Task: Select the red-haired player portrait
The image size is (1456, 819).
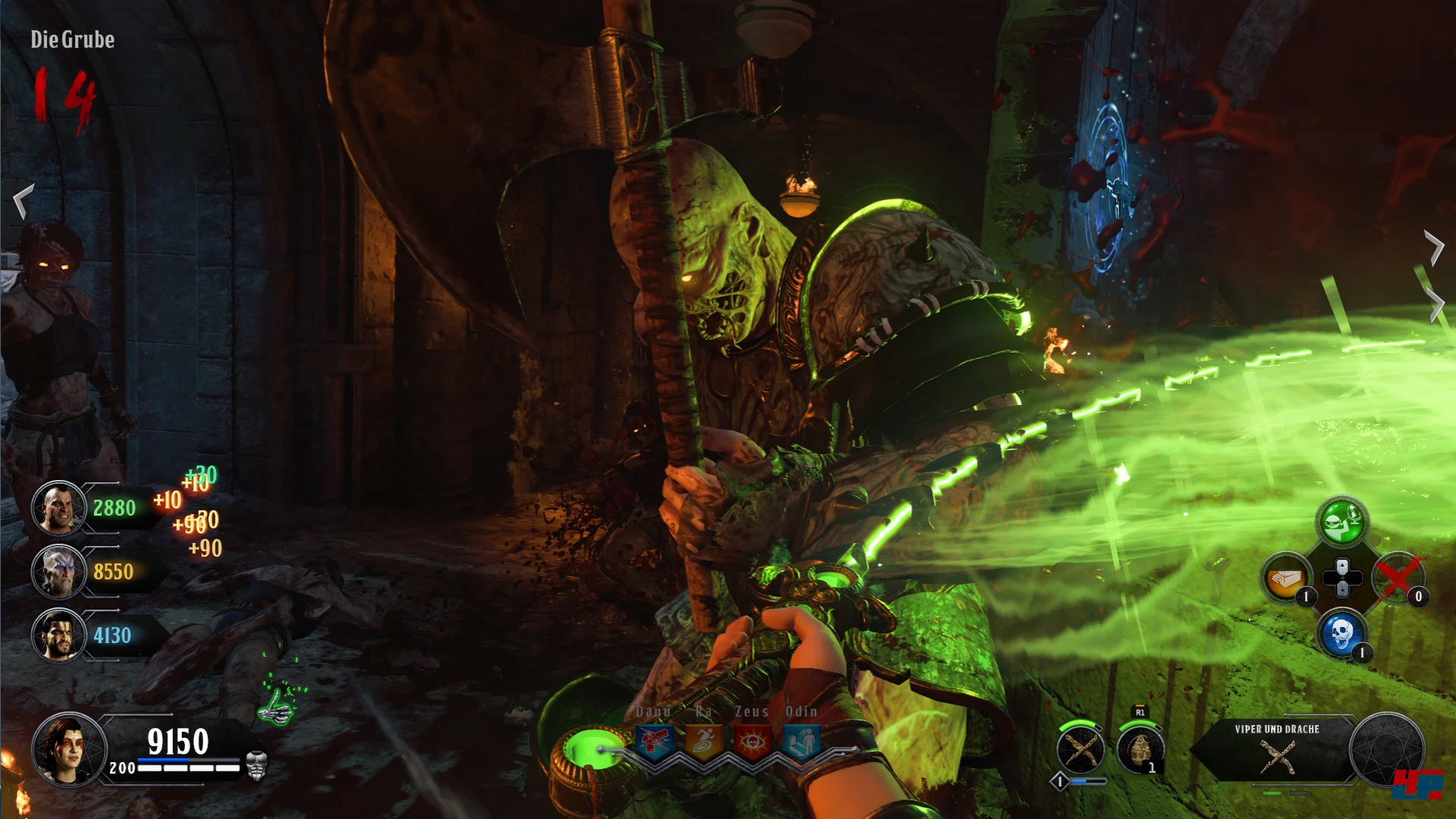Action: 69,749
